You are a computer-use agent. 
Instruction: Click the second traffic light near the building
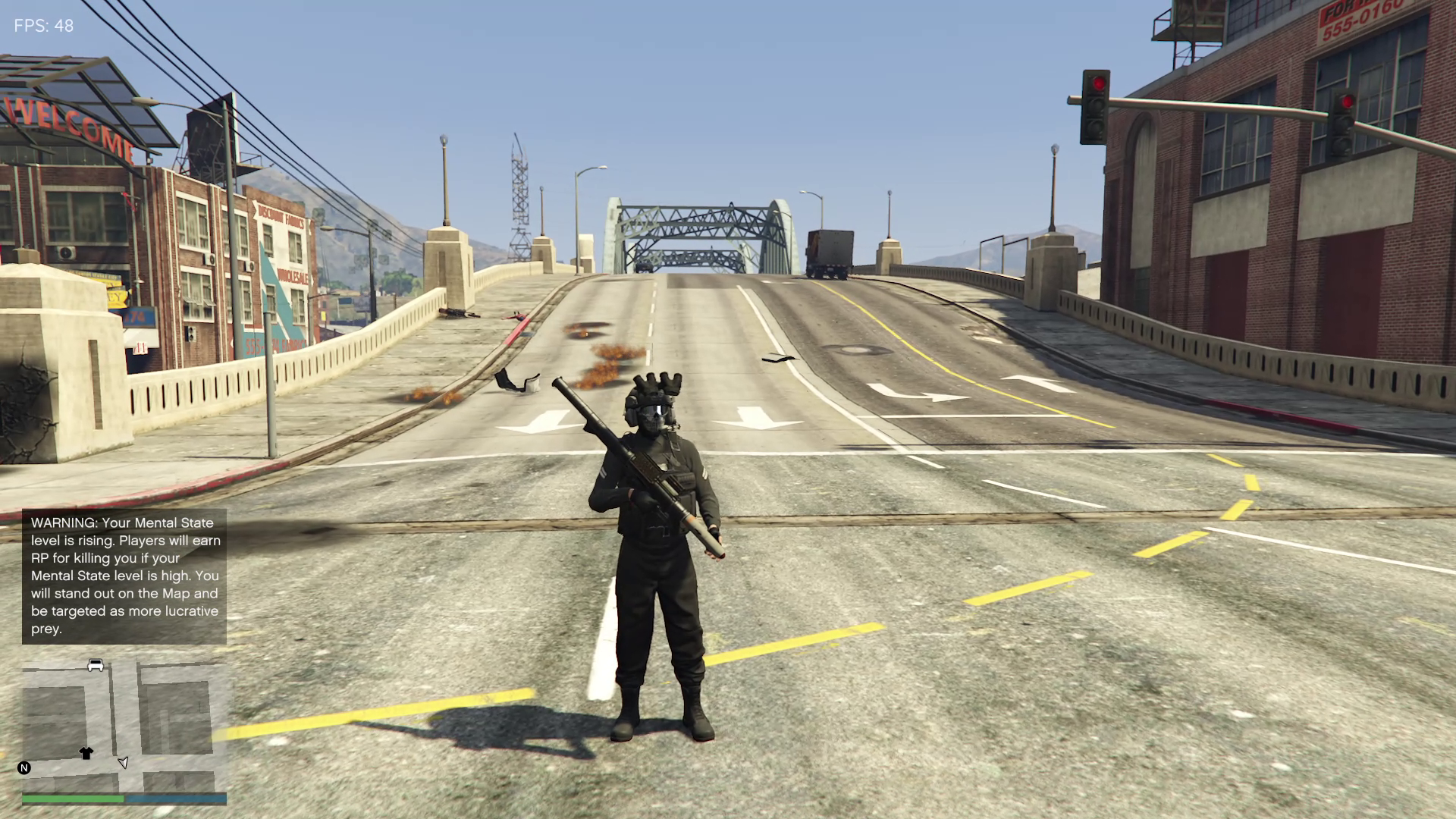click(1344, 121)
